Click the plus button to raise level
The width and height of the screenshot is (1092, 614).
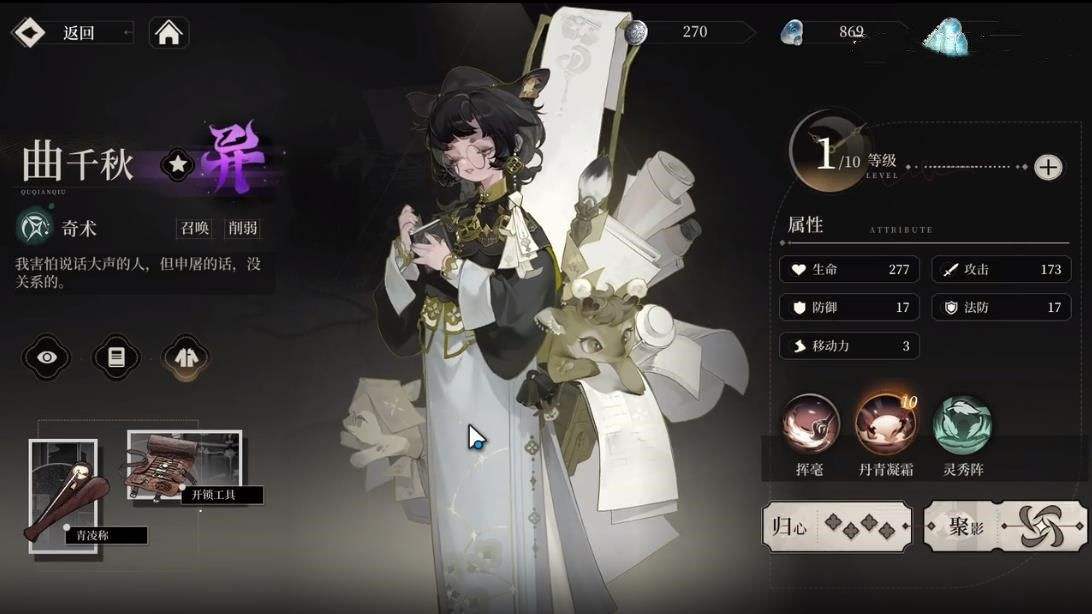tap(1047, 167)
